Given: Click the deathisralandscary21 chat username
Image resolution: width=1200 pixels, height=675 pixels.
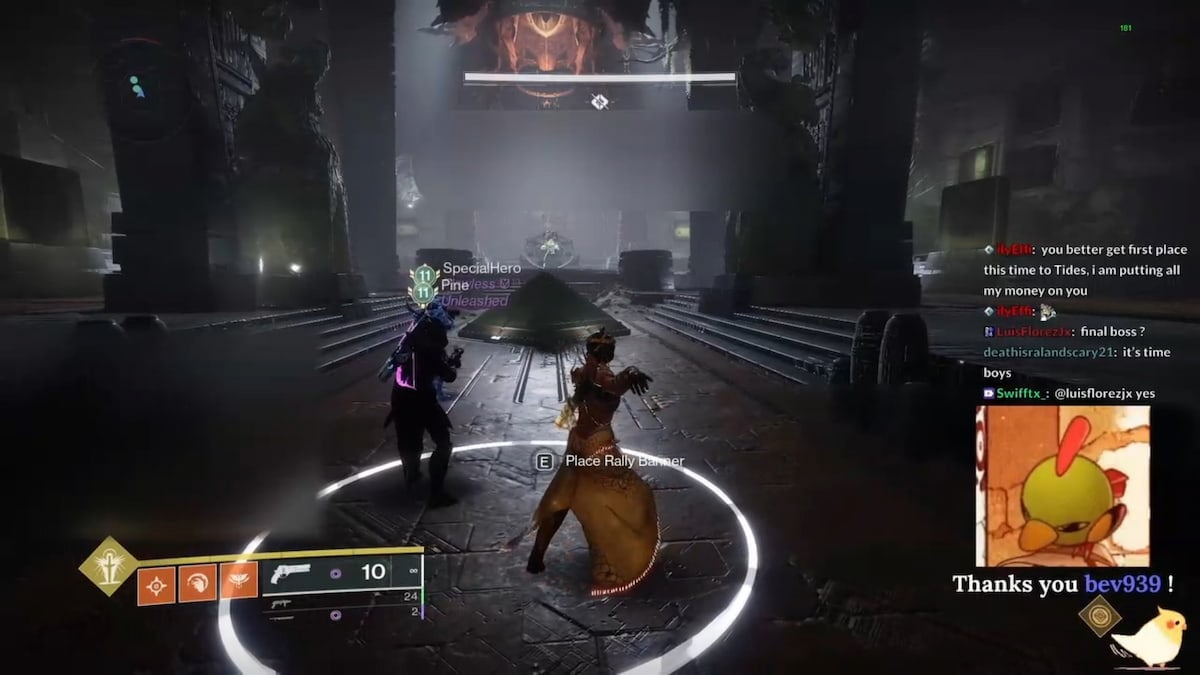Looking at the screenshot, I should click(x=1048, y=352).
